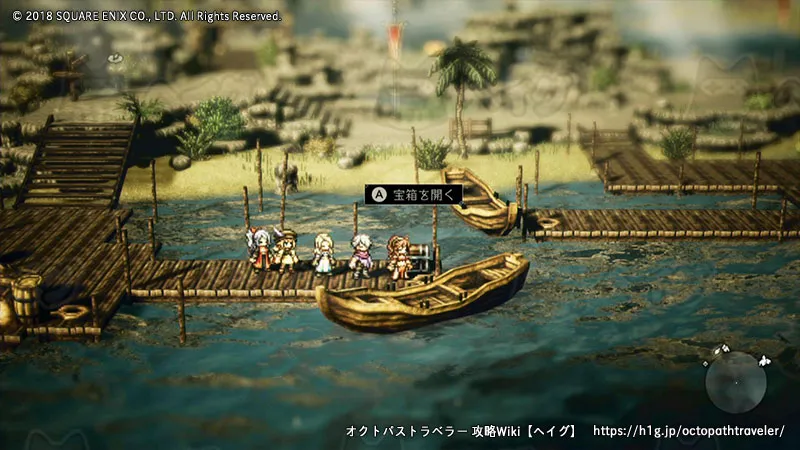
Task: Click the circular minimap radar
Action: click(736, 381)
